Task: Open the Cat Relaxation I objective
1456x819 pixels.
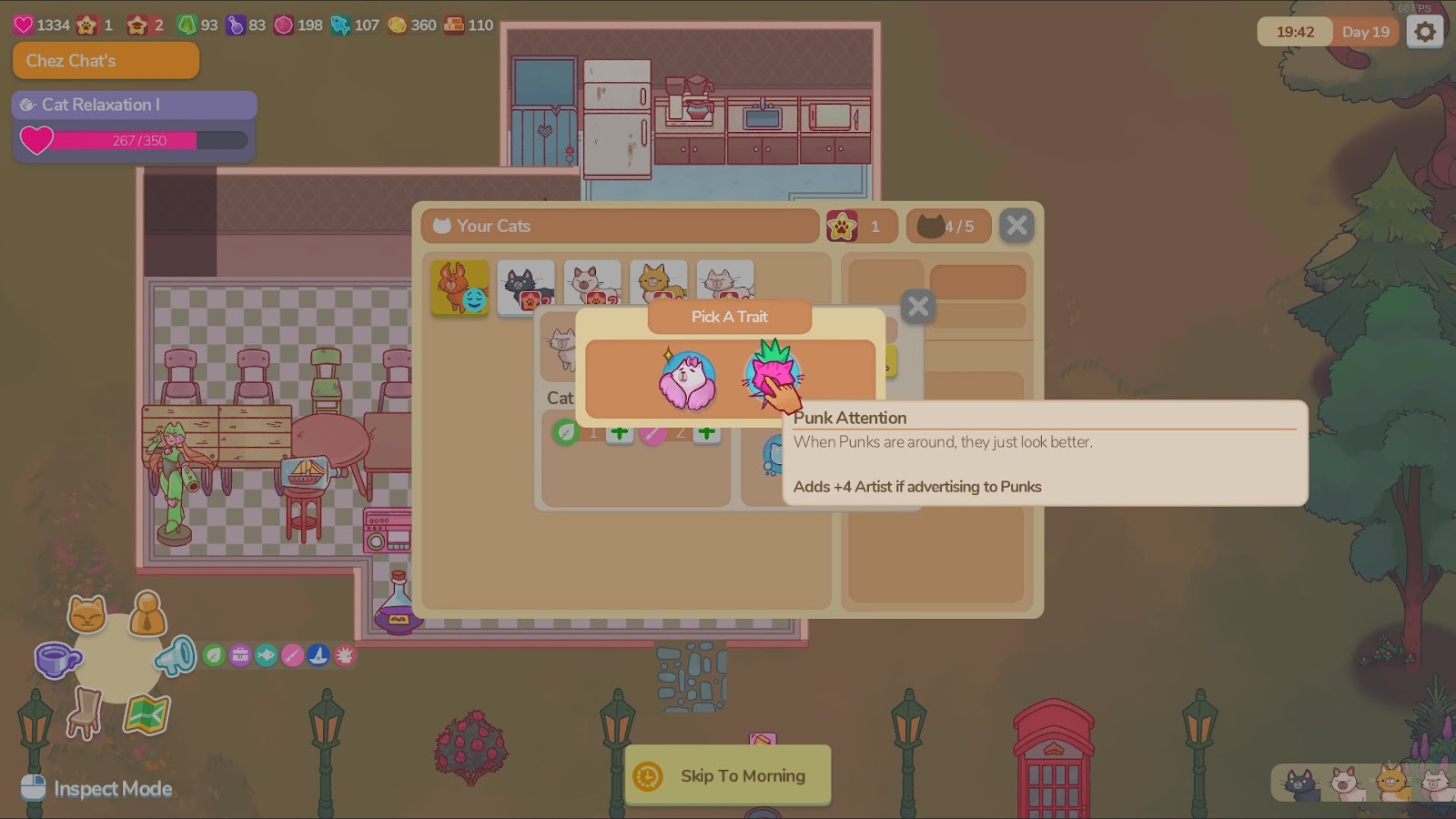Action: coord(134,105)
